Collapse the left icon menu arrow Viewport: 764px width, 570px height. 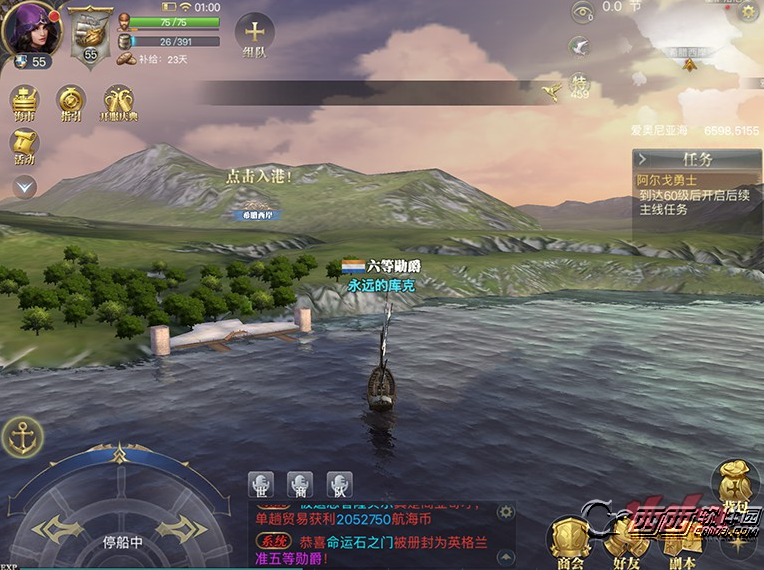coord(25,187)
